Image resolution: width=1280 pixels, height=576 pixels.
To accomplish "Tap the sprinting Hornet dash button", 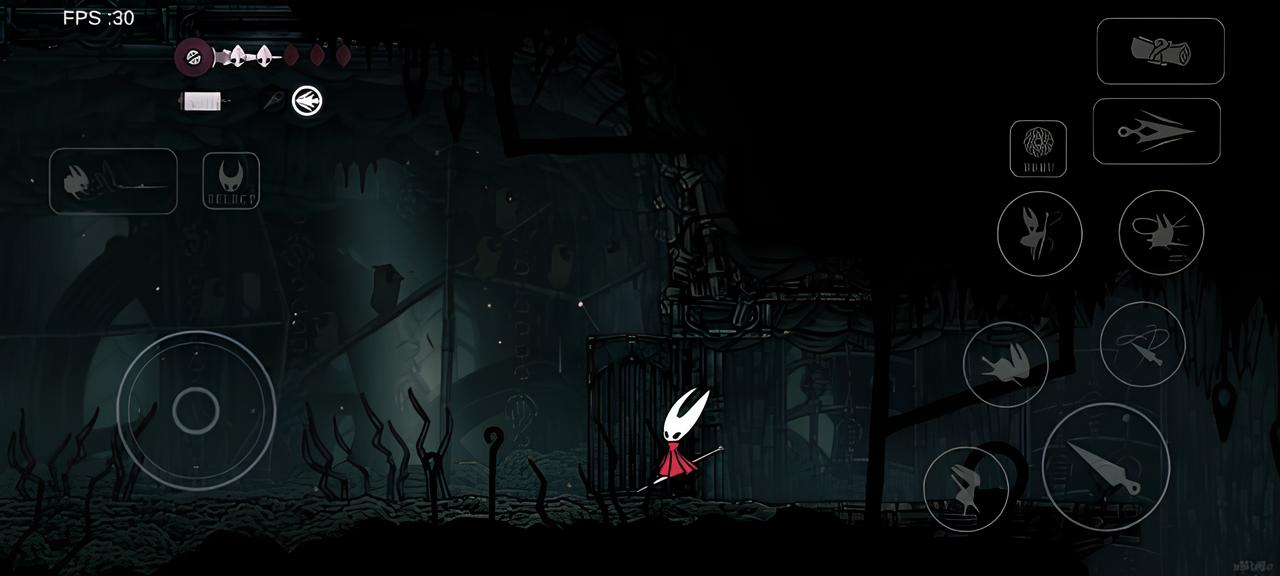I will (113, 181).
